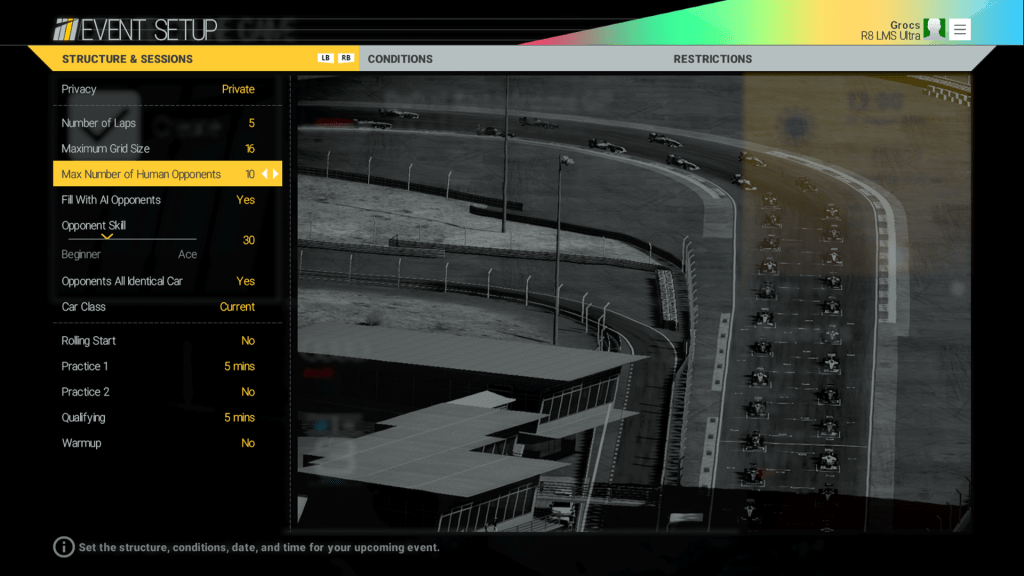Switch to the Conditions tab

[x=400, y=59]
